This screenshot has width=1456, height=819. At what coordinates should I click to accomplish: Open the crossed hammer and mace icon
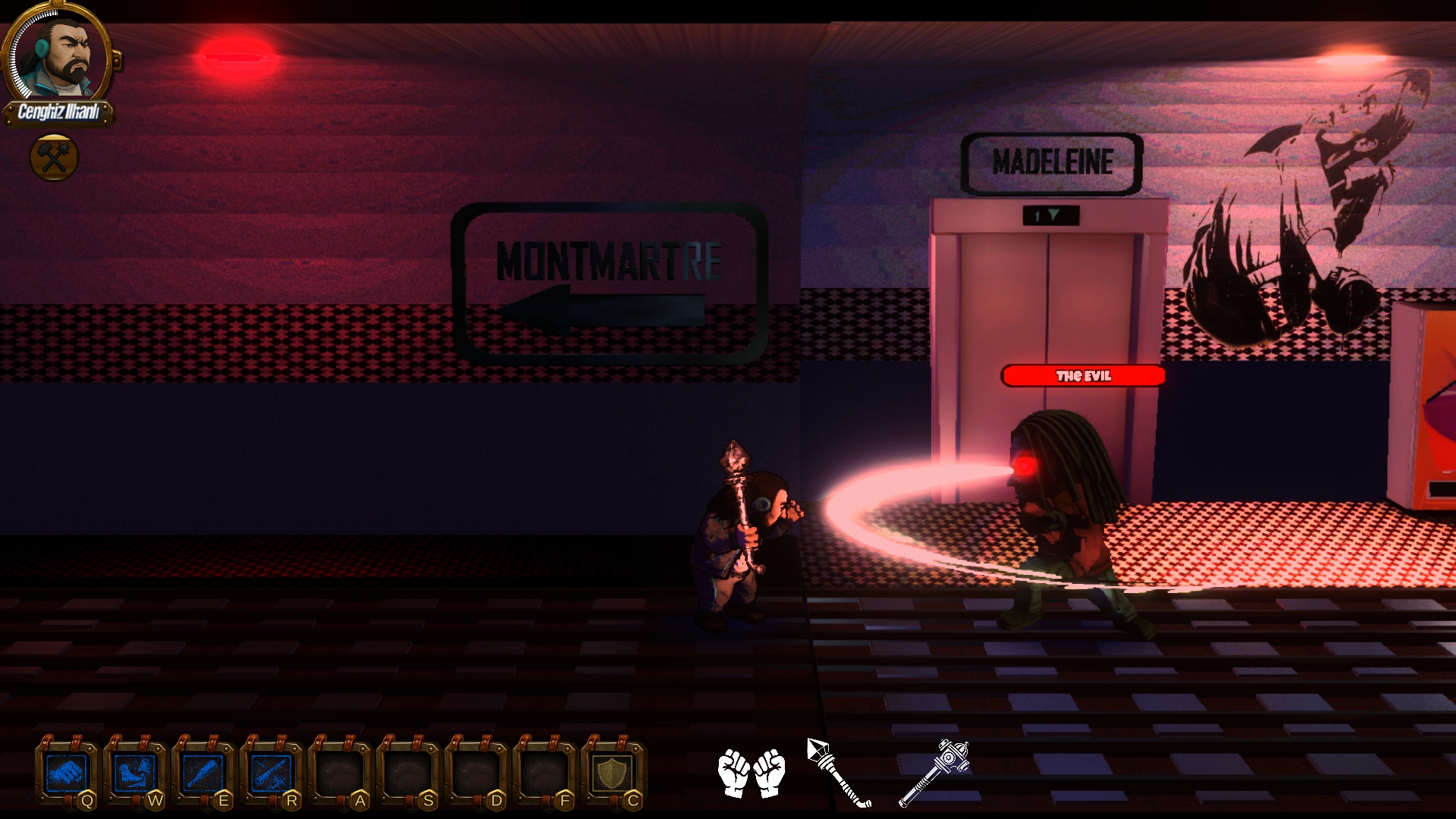[54, 157]
